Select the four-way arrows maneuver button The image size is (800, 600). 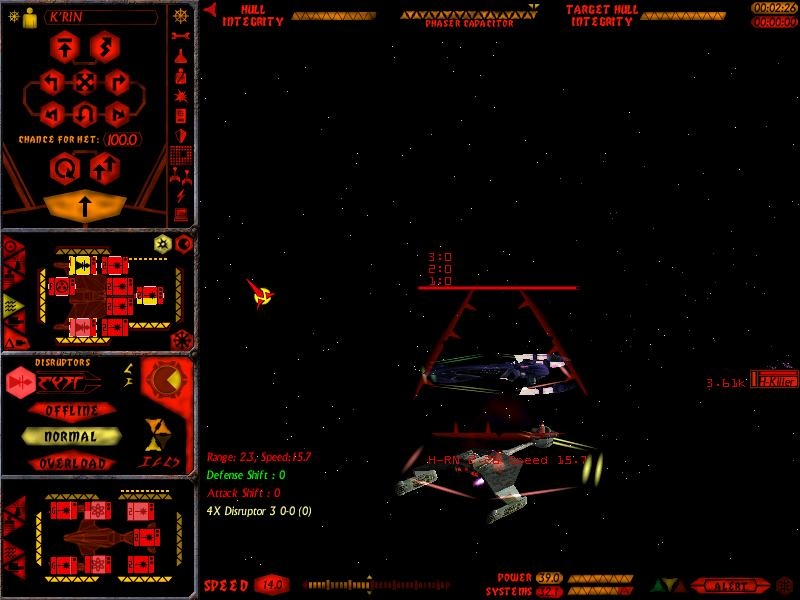pos(85,82)
